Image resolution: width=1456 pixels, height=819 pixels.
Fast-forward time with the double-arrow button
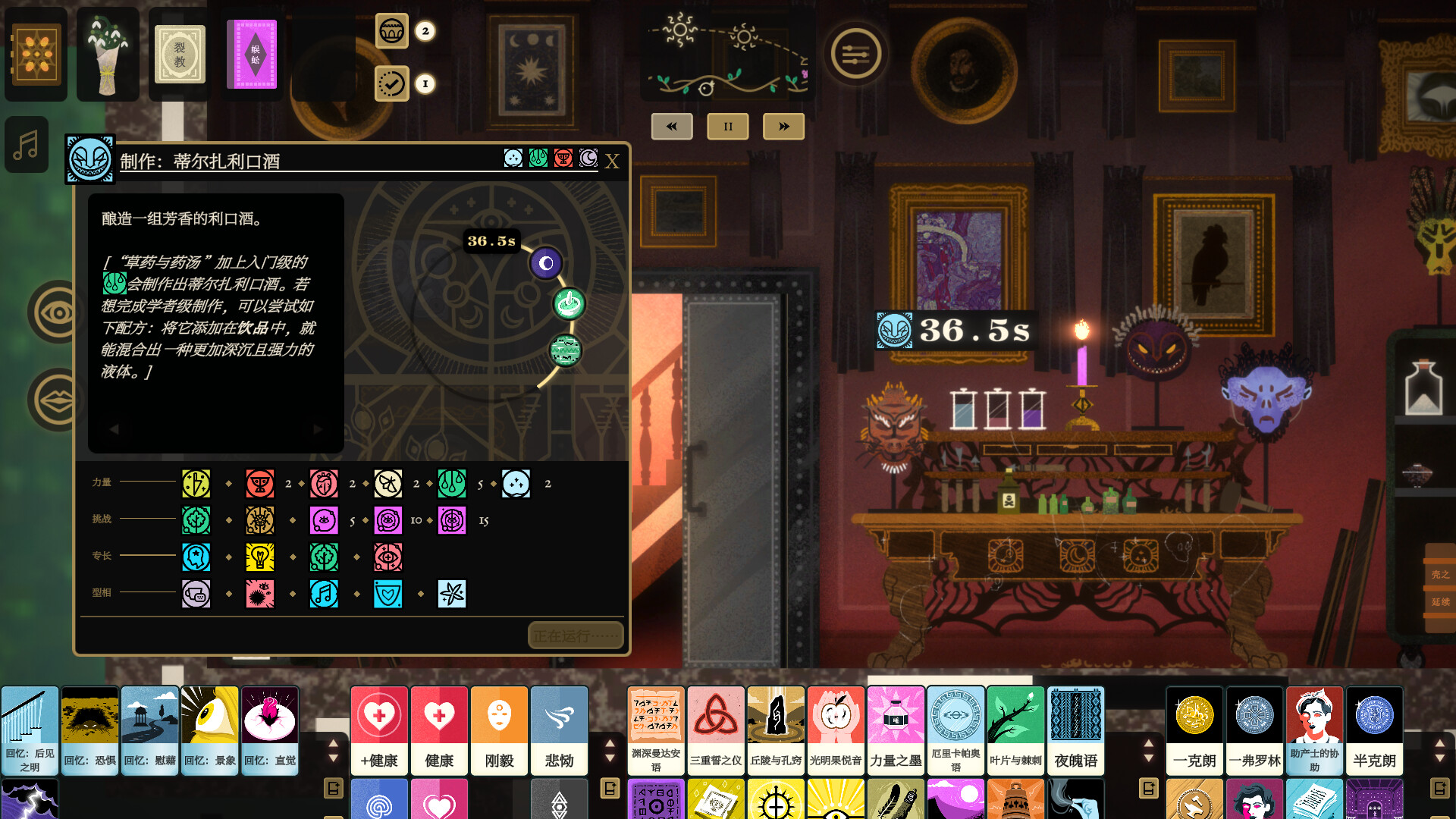click(x=783, y=127)
